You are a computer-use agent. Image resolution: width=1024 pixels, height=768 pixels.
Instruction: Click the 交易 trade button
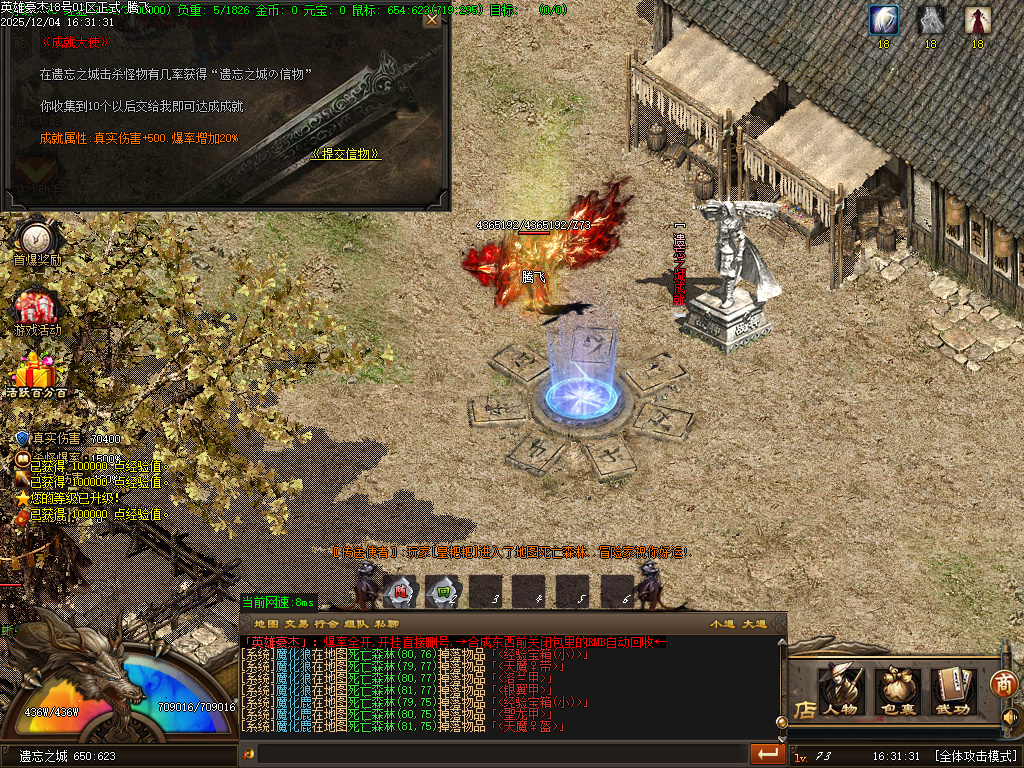pyautogui.click(x=297, y=624)
